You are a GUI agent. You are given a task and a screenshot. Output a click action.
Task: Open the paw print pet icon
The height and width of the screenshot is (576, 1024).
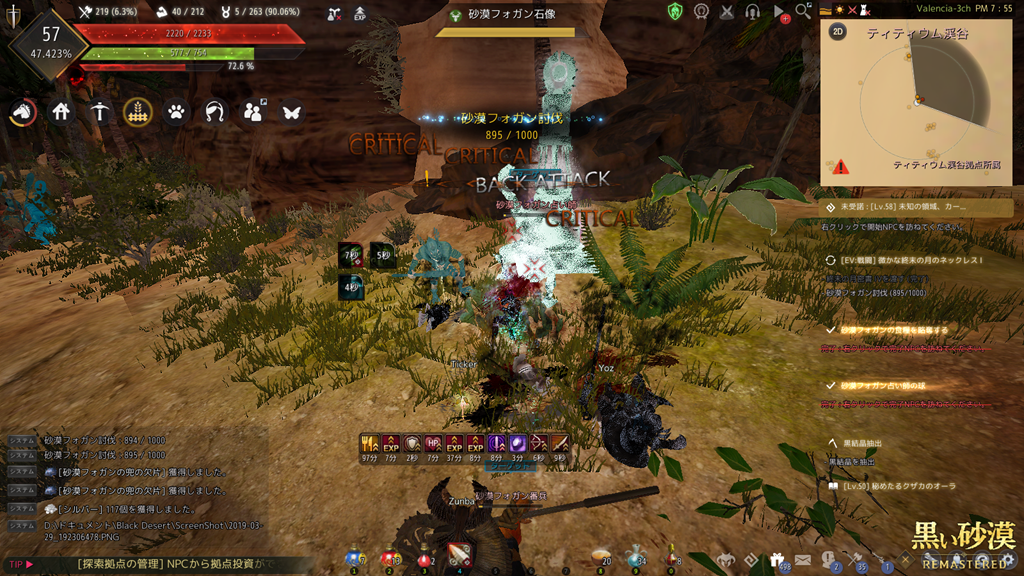pos(176,112)
